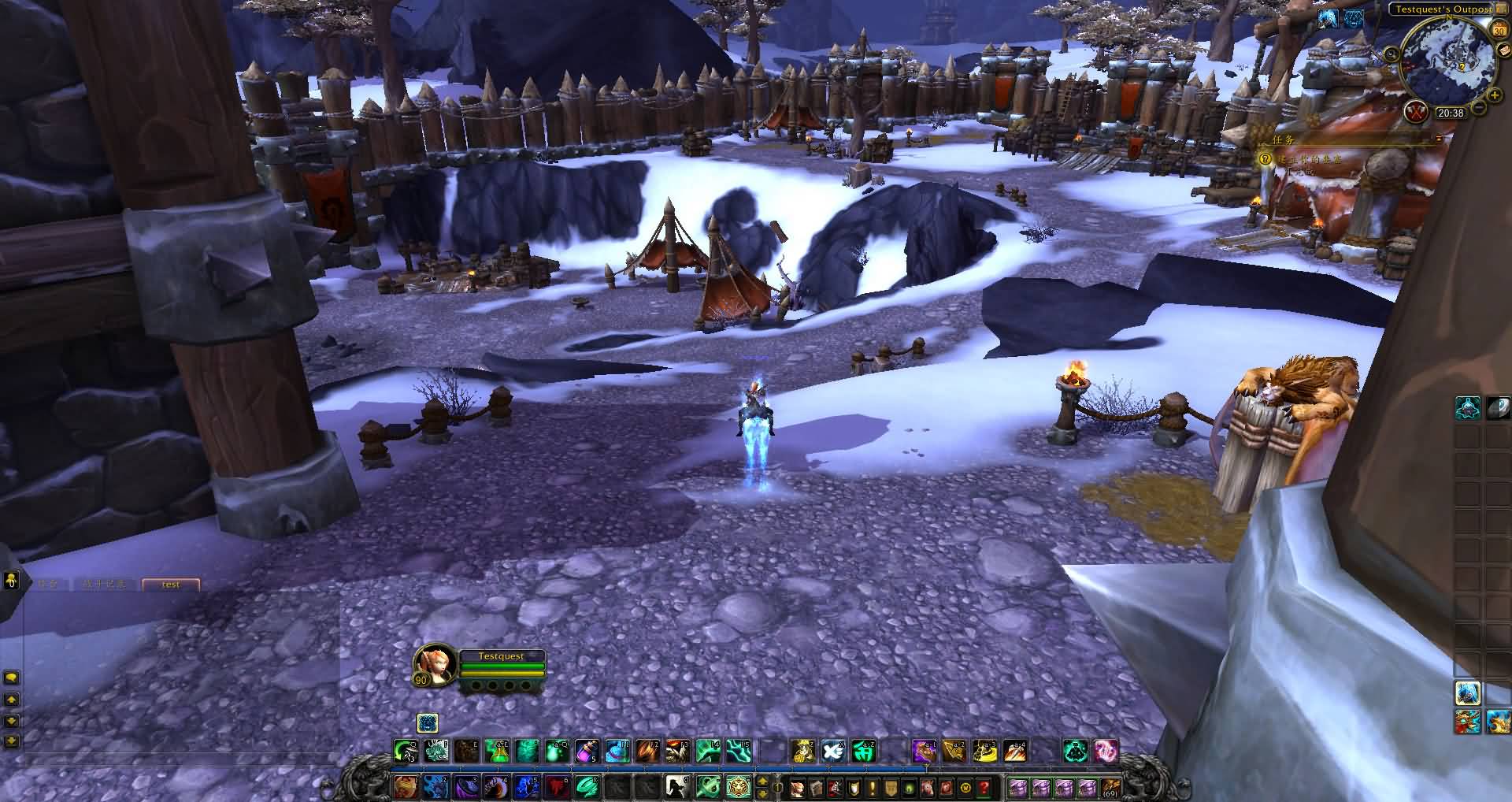Open the chat speech bubble menu
Image resolution: width=1512 pixels, height=802 pixels.
point(11,678)
